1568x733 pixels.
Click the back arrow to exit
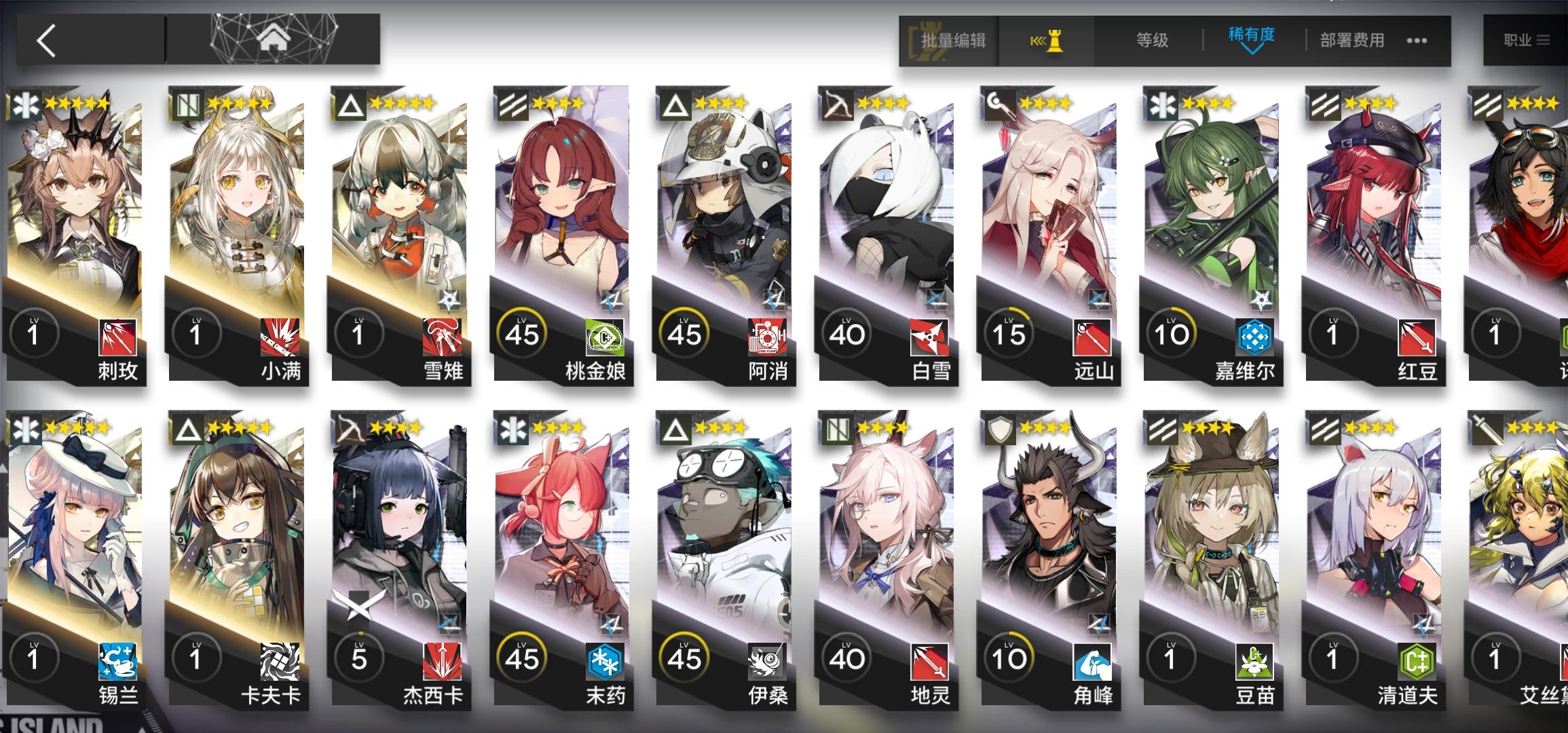(44, 41)
